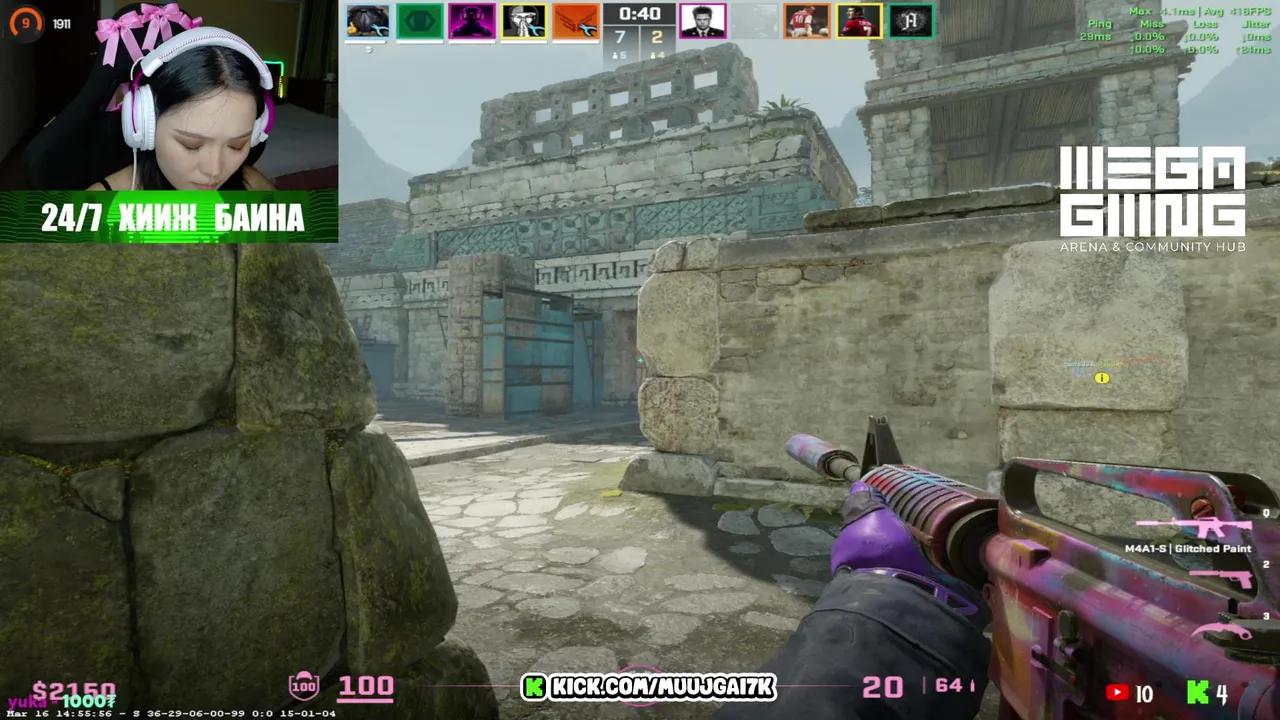The image size is (1280, 720).
Task: Click the green Kick icon showing 4 viewers
Action: click(x=1196, y=692)
